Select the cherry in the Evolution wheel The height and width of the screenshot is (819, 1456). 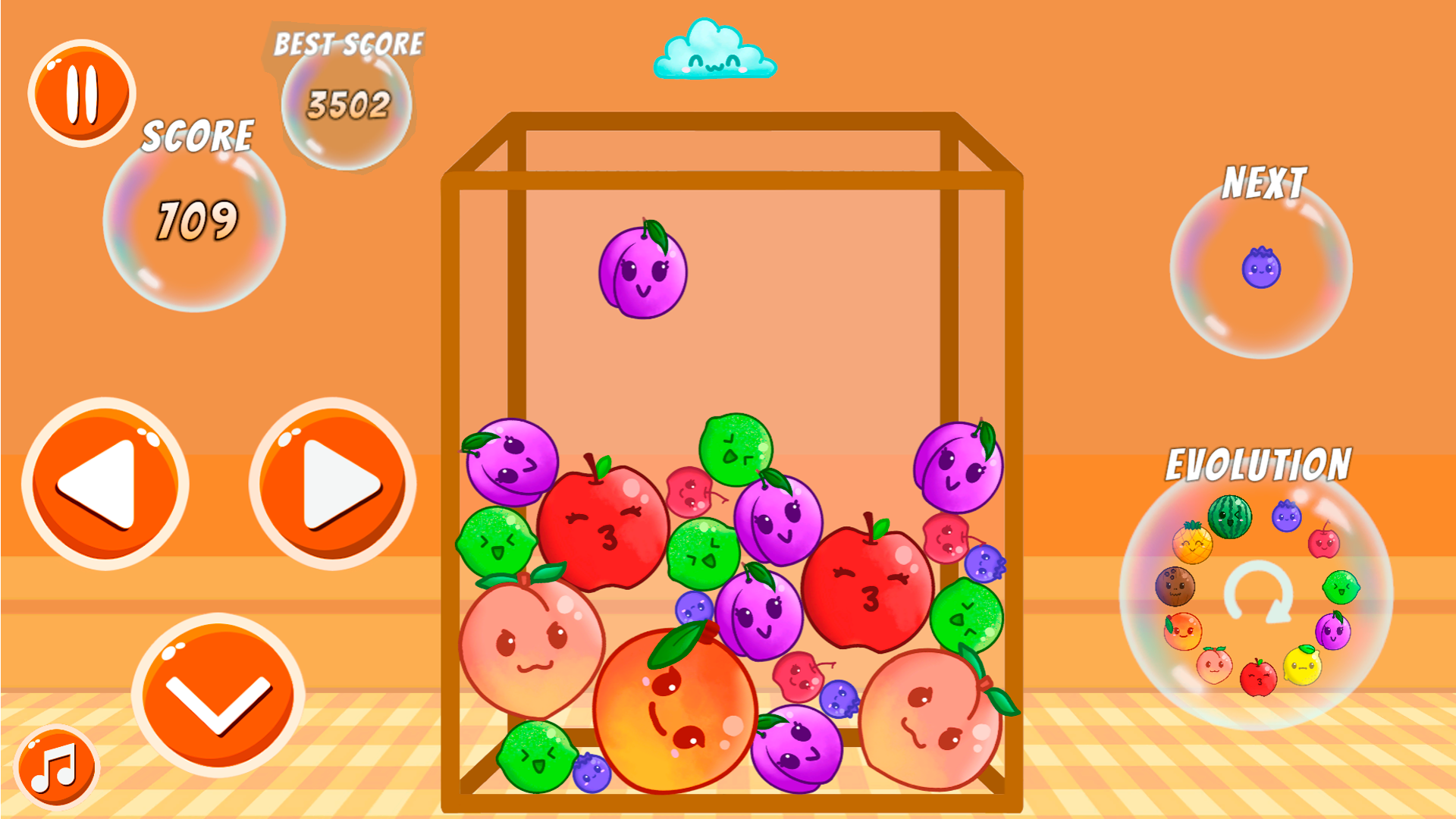[x=1325, y=544]
